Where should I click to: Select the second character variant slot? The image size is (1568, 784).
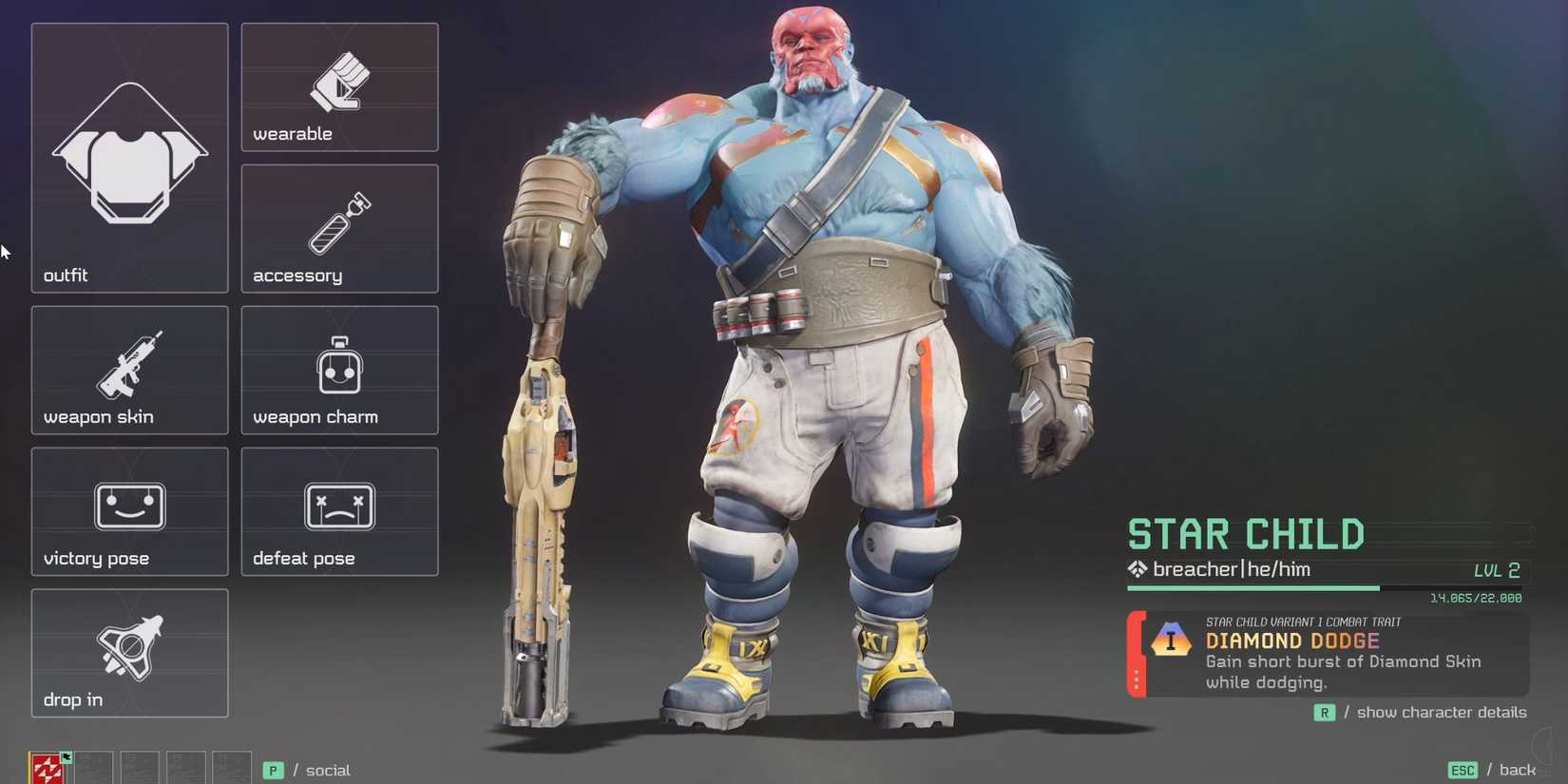pyautogui.click(x=93, y=766)
